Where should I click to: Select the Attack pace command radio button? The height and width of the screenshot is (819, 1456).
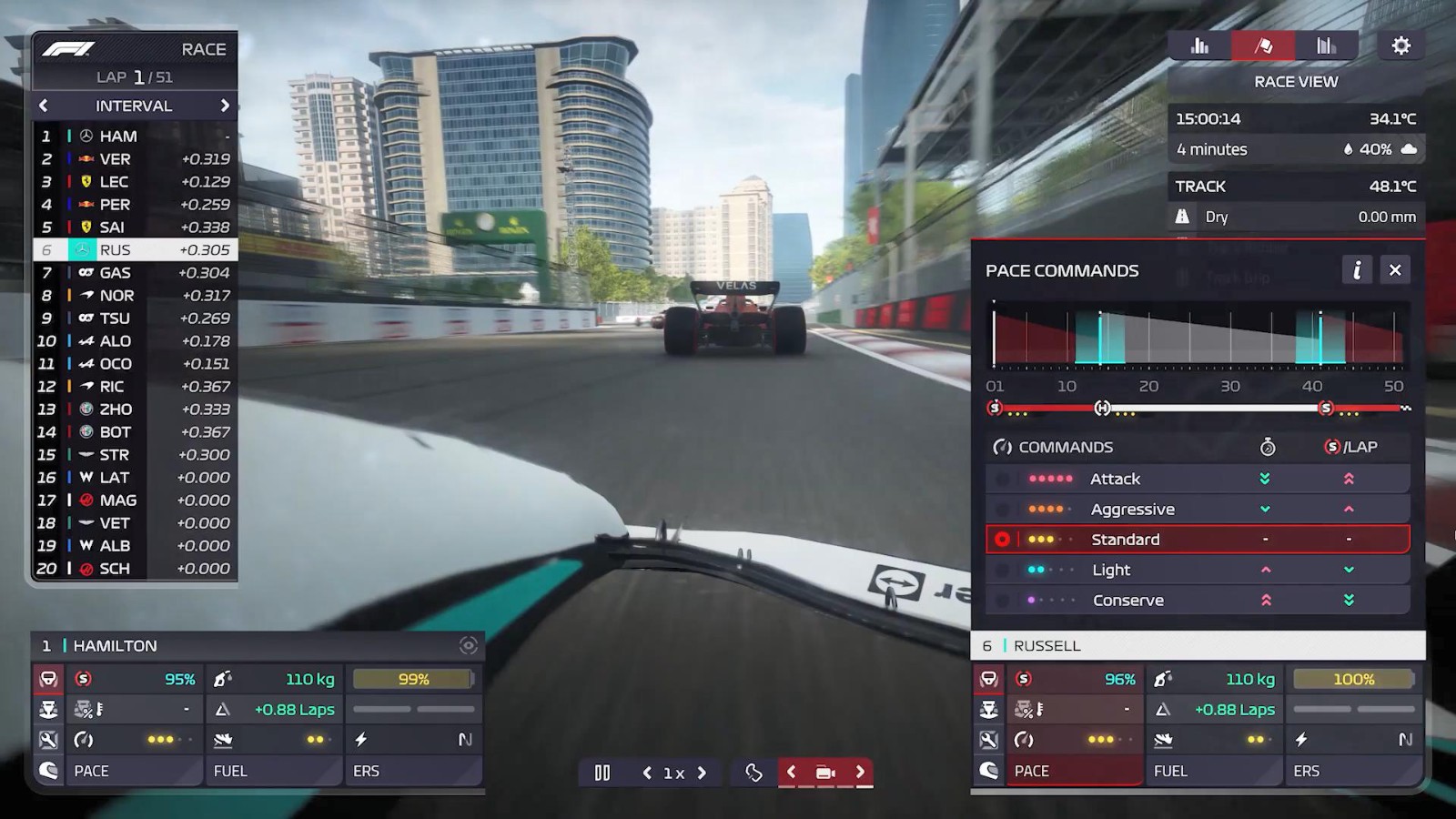[x=1003, y=478]
